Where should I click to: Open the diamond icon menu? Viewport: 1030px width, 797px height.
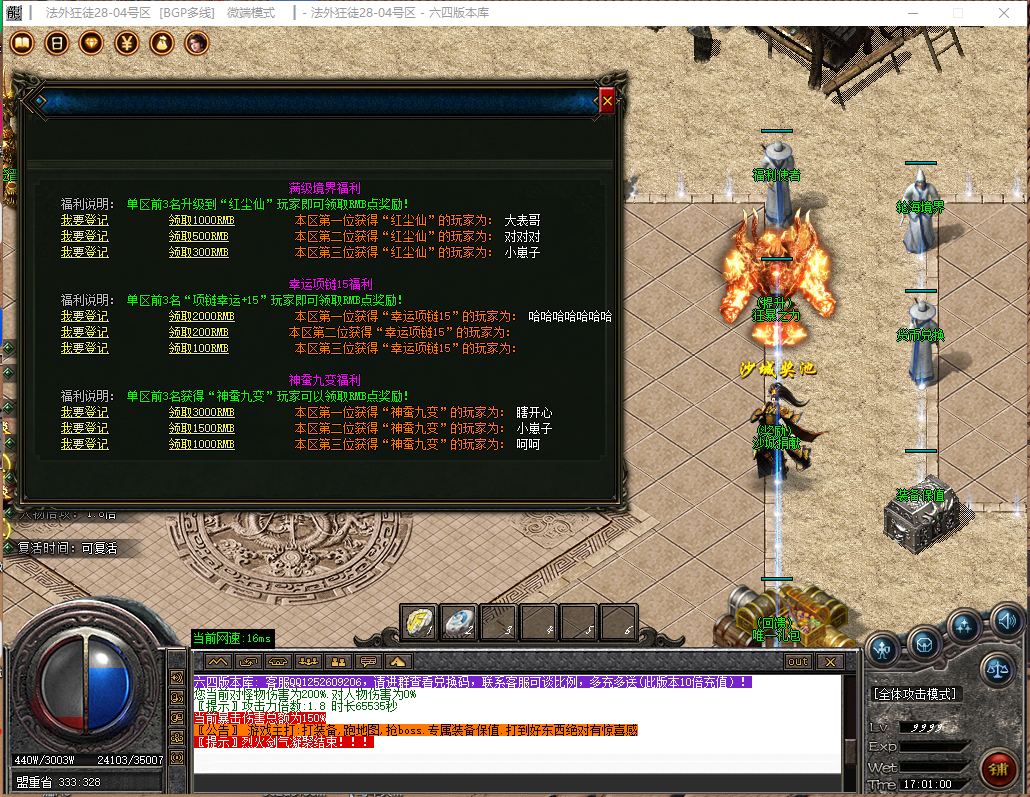(x=92, y=43)
